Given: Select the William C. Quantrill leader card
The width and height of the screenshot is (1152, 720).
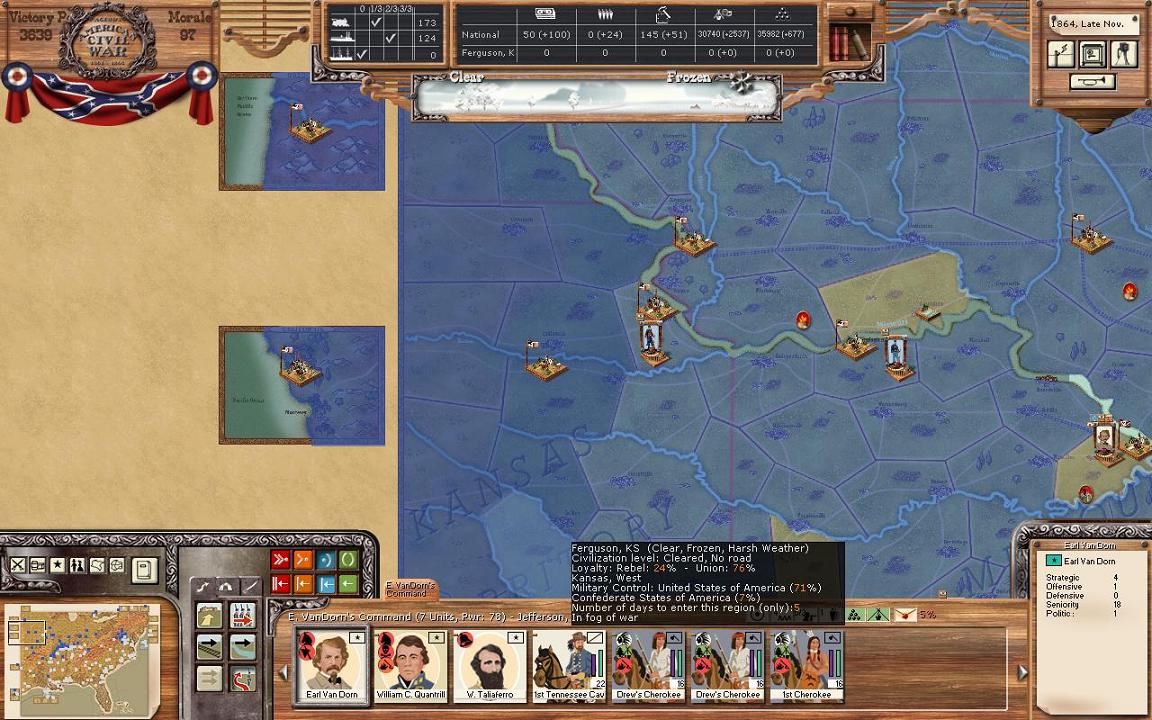Looking at the screenshot, I should pyautogui.click(x=410, y=666).
